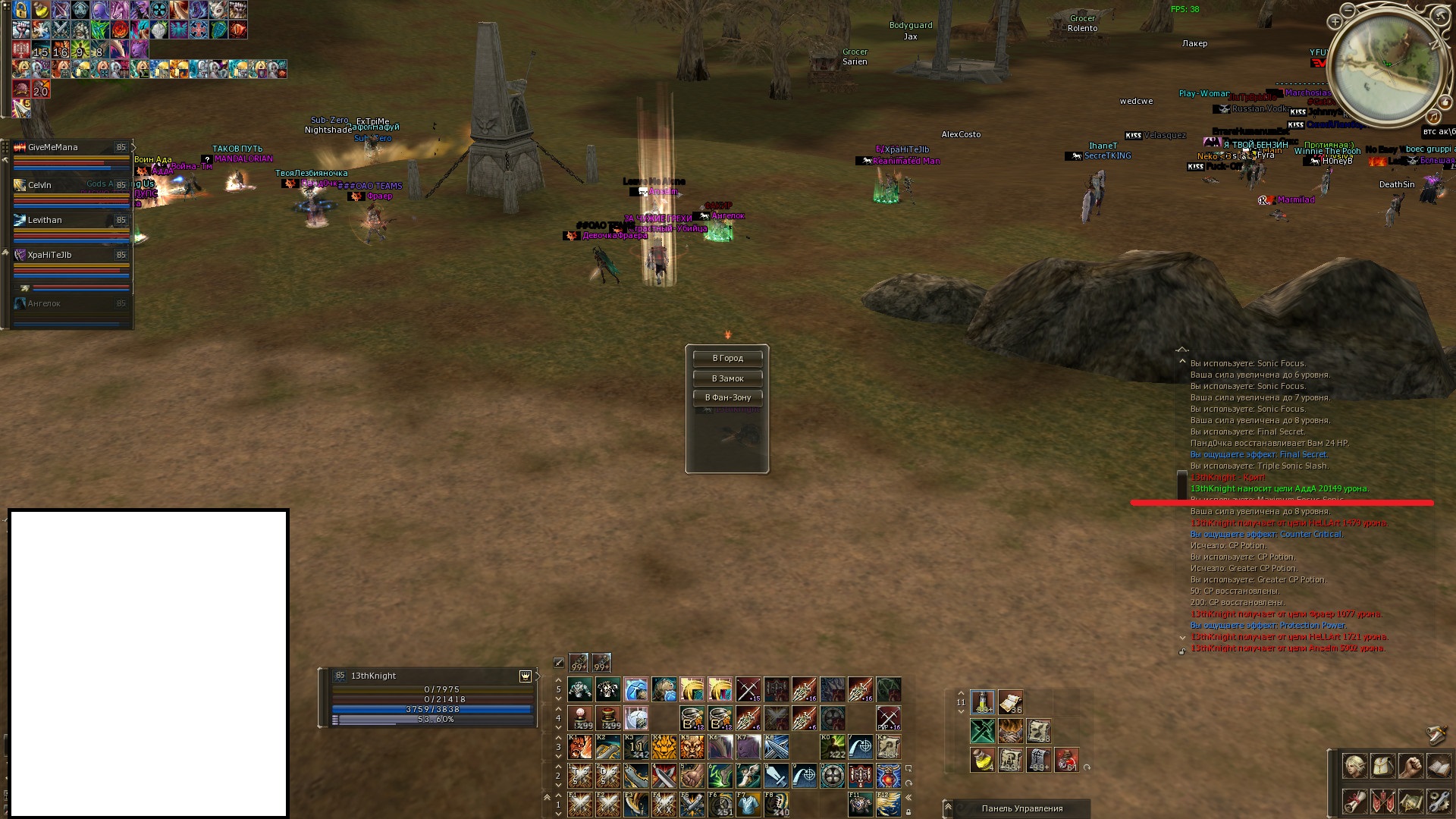Choose "В Замок" respawn option

coord(727,378)
